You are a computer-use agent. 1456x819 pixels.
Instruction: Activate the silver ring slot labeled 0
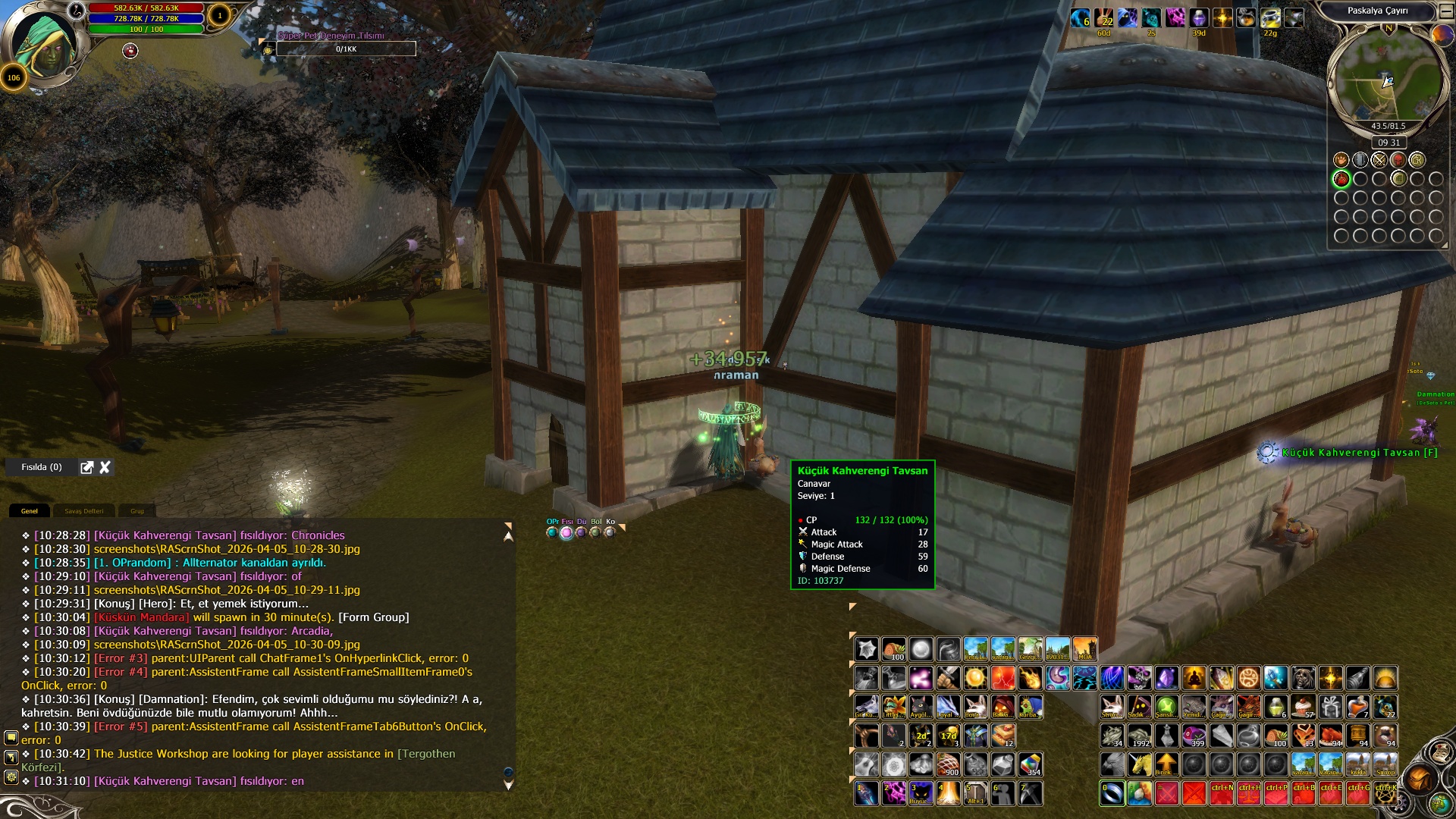[1112, 793]
